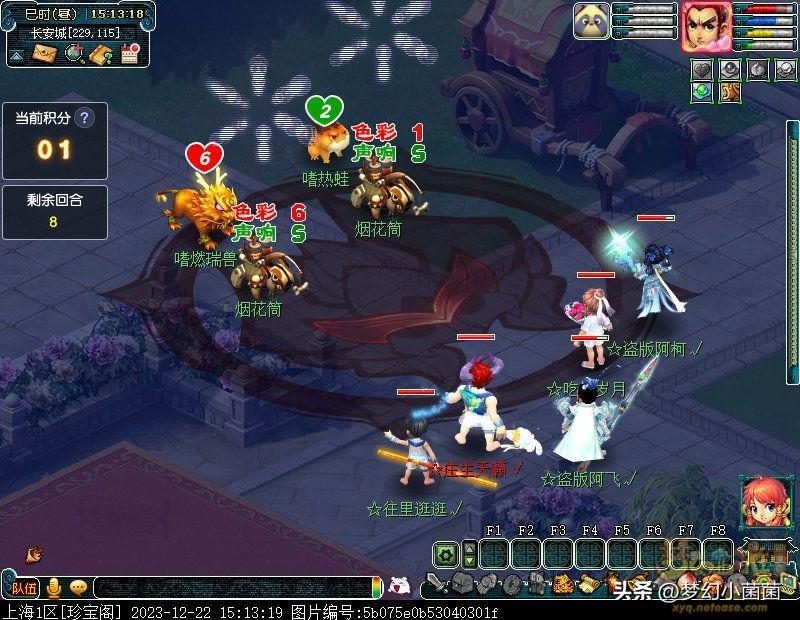Screen dimensions: 800x620
Task: Activate the microphone voice input button
Action: 53,588
